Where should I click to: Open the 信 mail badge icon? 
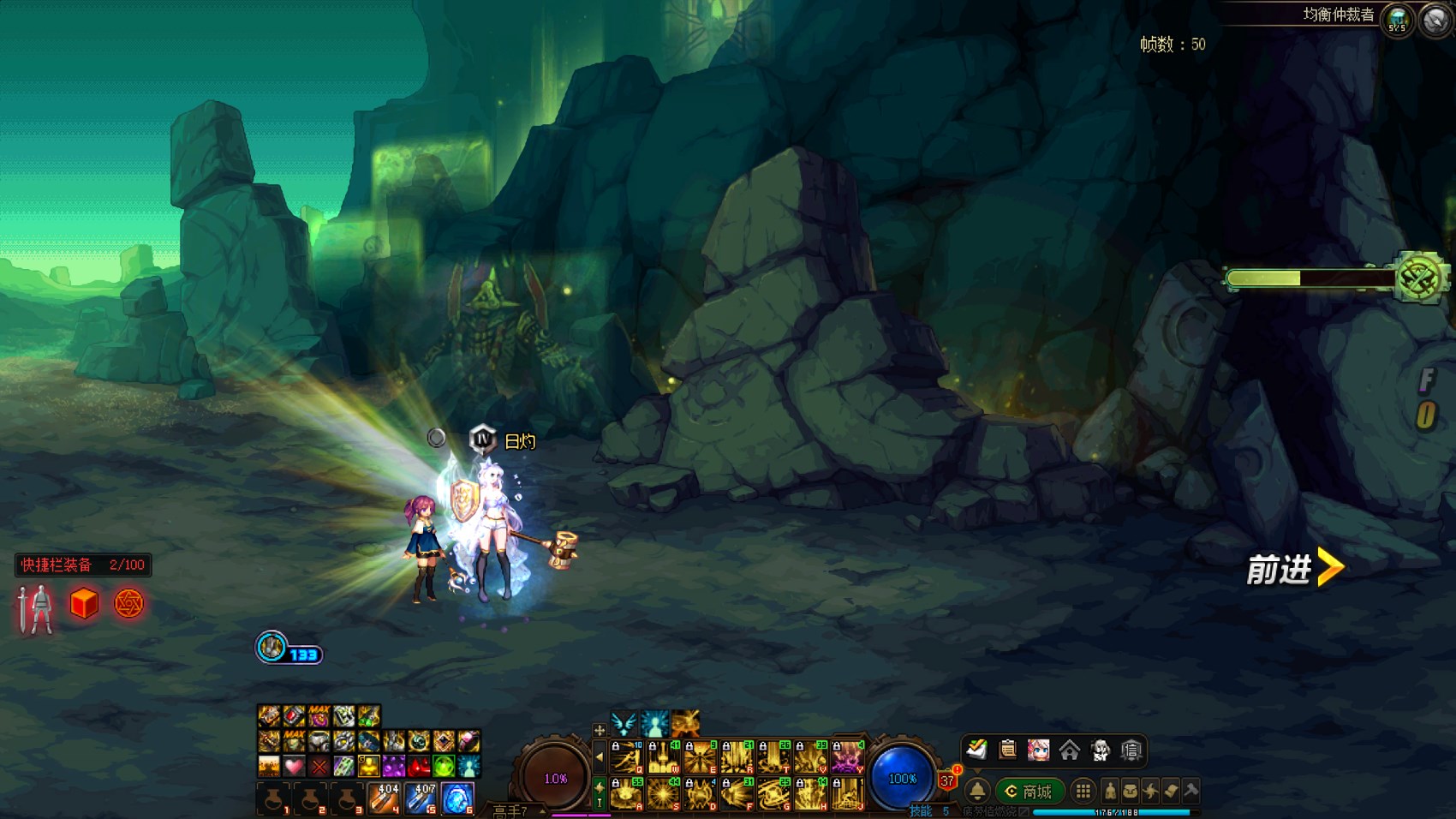pyautogui.click(x=1131, y=750)
